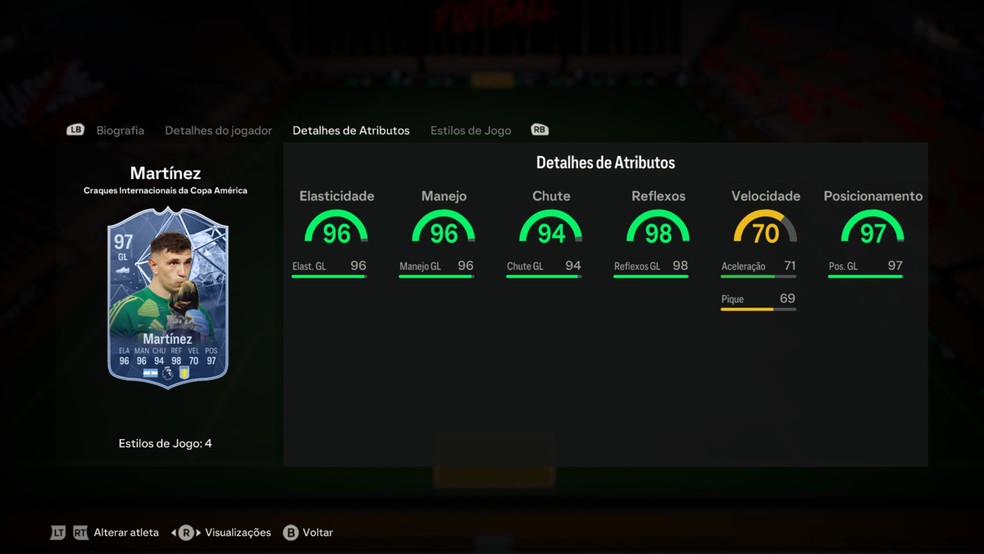Select the Detalhes de Atributos tab
The image size is (984, 554).
pos(351,131)
